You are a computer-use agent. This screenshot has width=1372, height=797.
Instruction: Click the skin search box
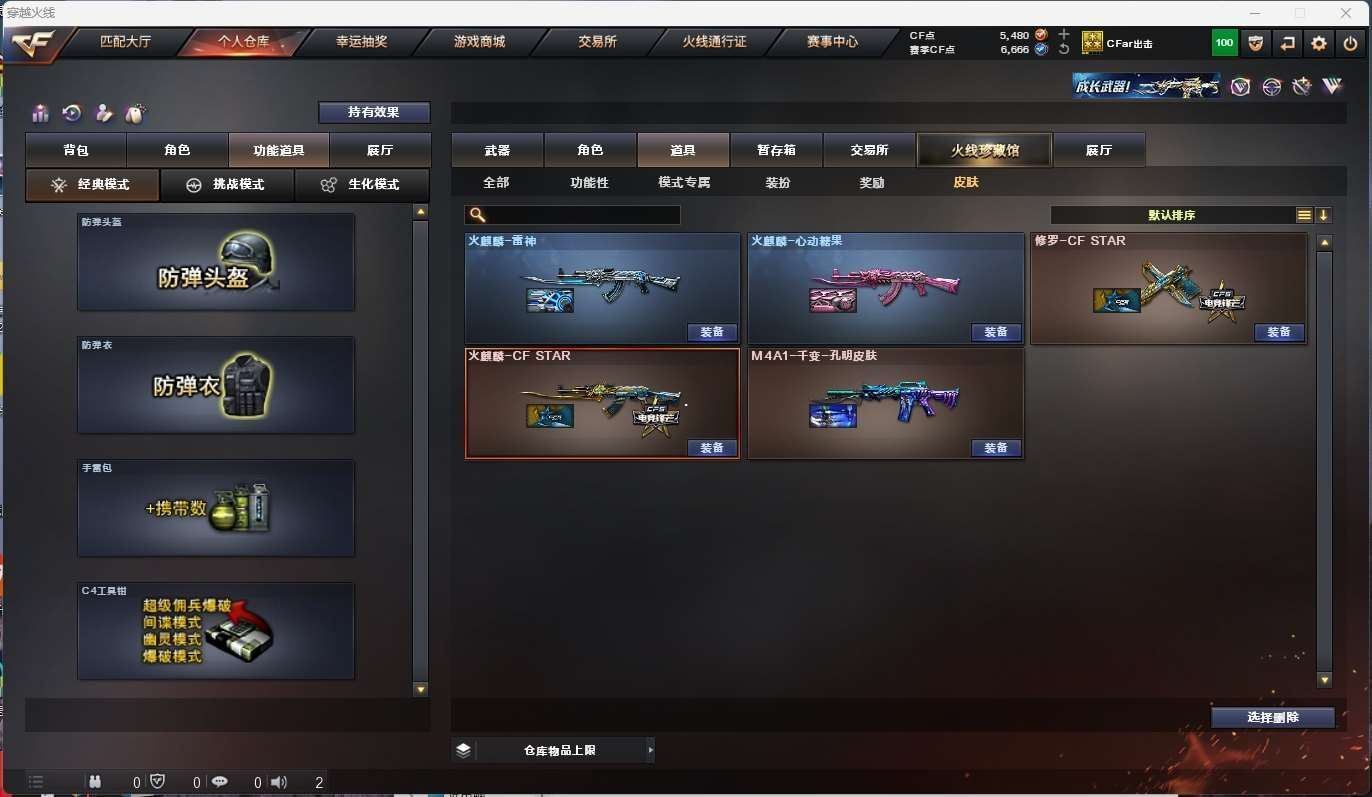tap(582, 215)
